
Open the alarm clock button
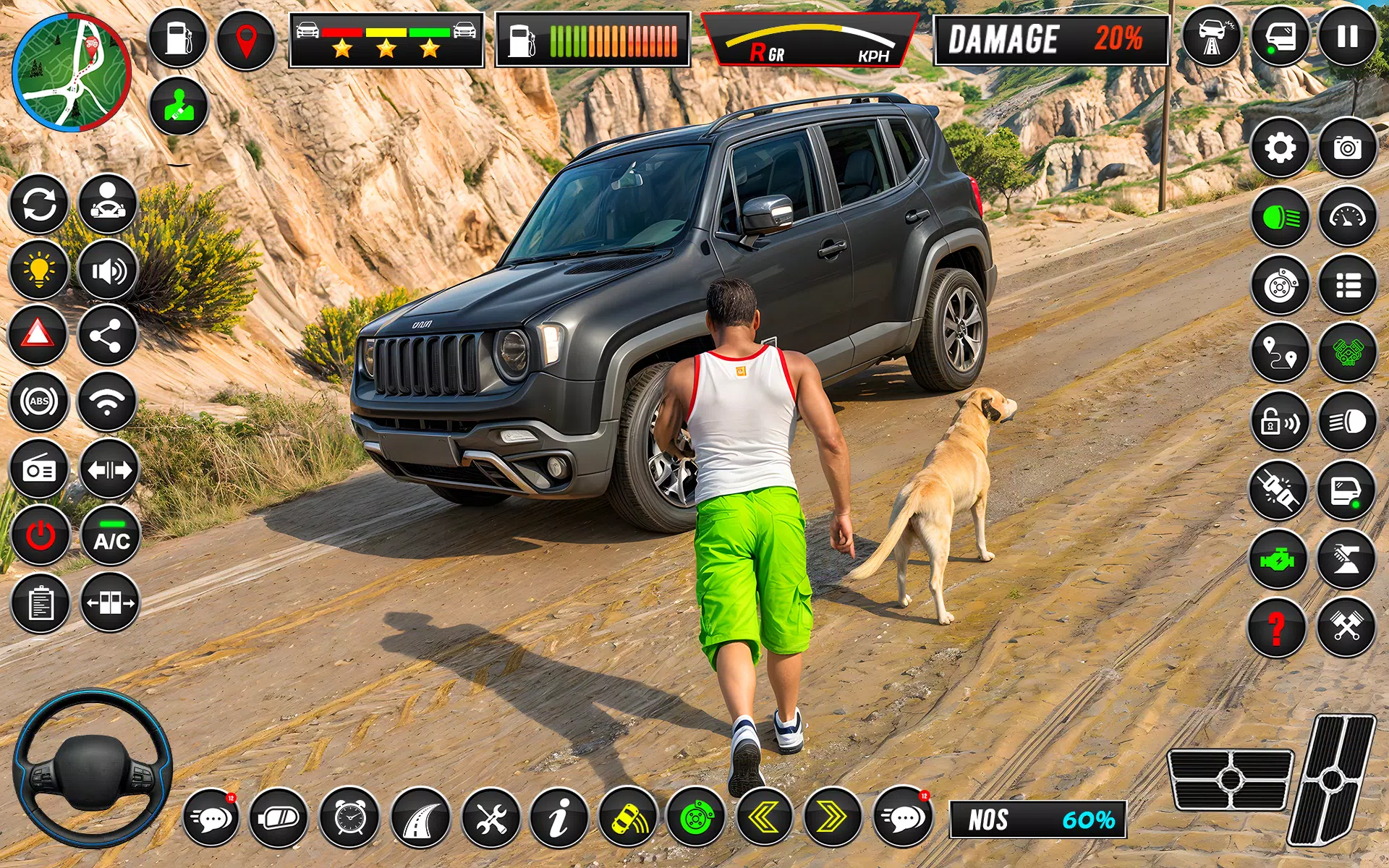click(349, 818)
